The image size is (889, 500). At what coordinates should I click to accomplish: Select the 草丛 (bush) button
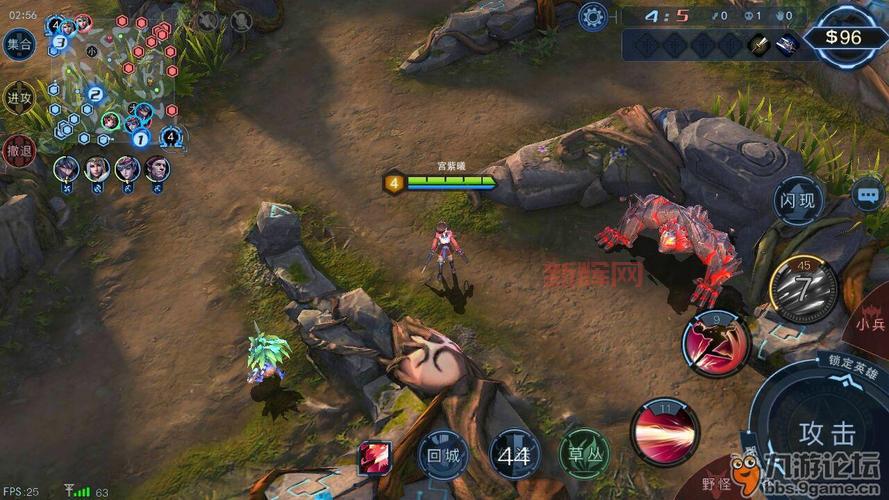coord(584,453)
